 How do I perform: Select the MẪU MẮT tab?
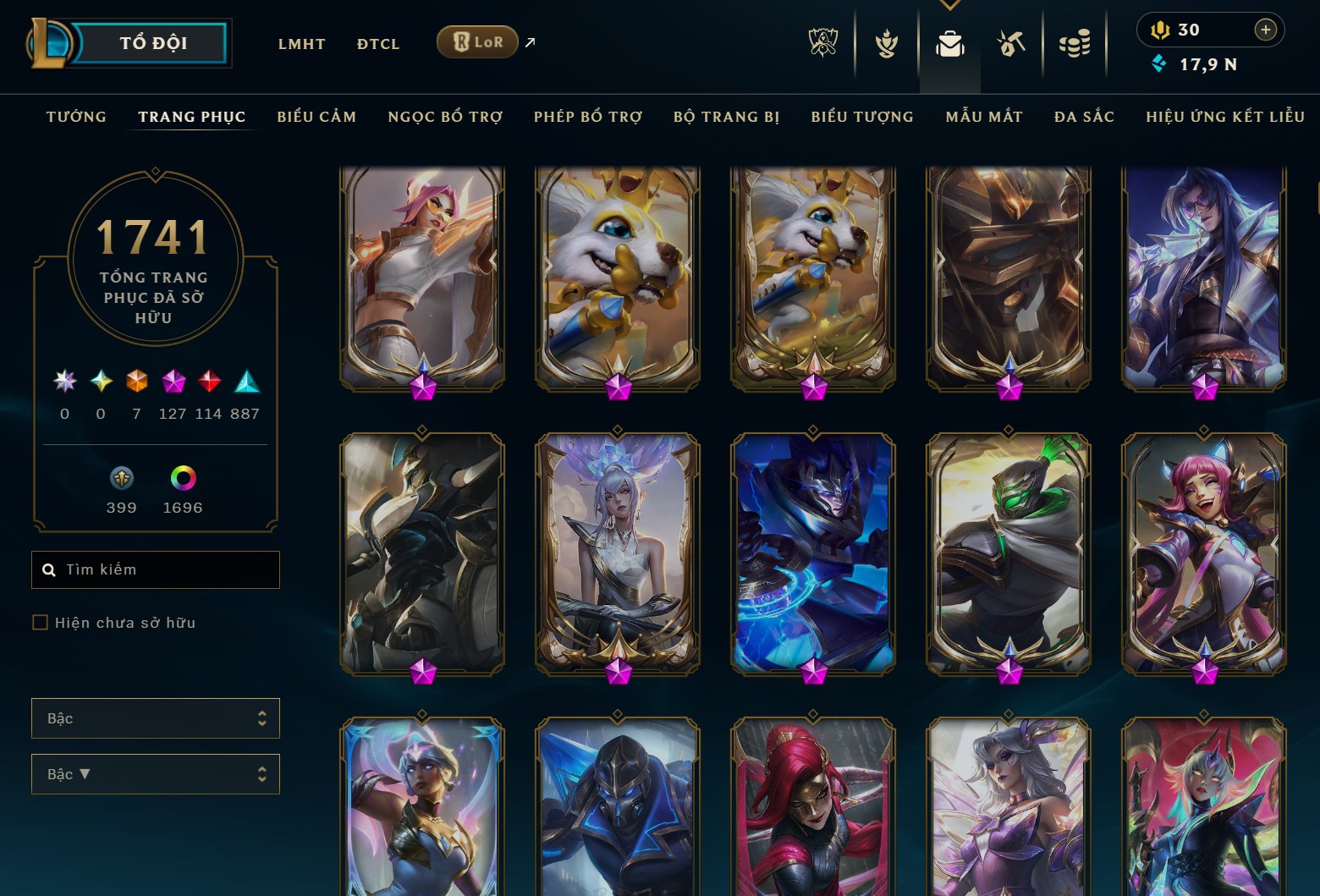tap(984, 117)
